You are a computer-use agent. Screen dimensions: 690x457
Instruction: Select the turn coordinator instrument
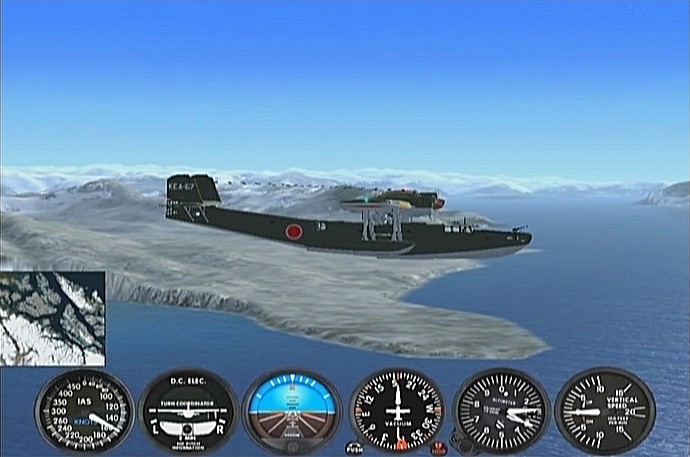pyautogui.click(x=188, y=412)
